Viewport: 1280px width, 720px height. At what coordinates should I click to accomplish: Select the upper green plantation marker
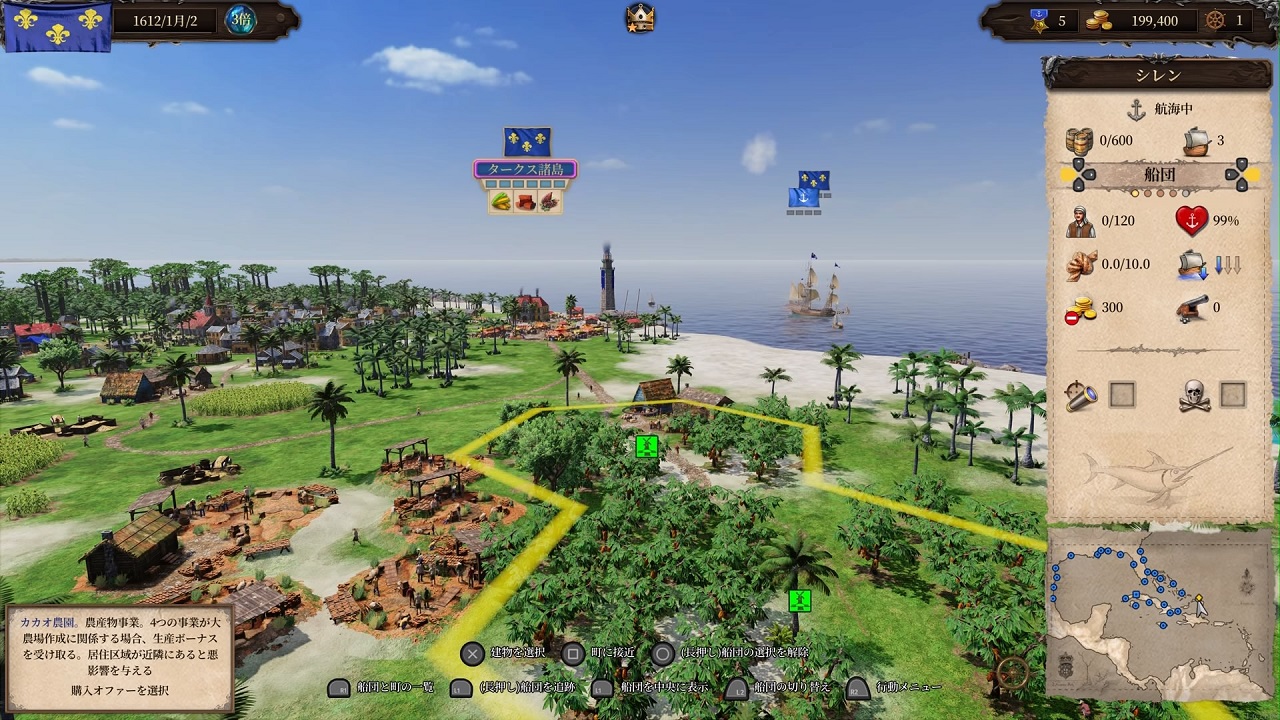pos(647,446)
